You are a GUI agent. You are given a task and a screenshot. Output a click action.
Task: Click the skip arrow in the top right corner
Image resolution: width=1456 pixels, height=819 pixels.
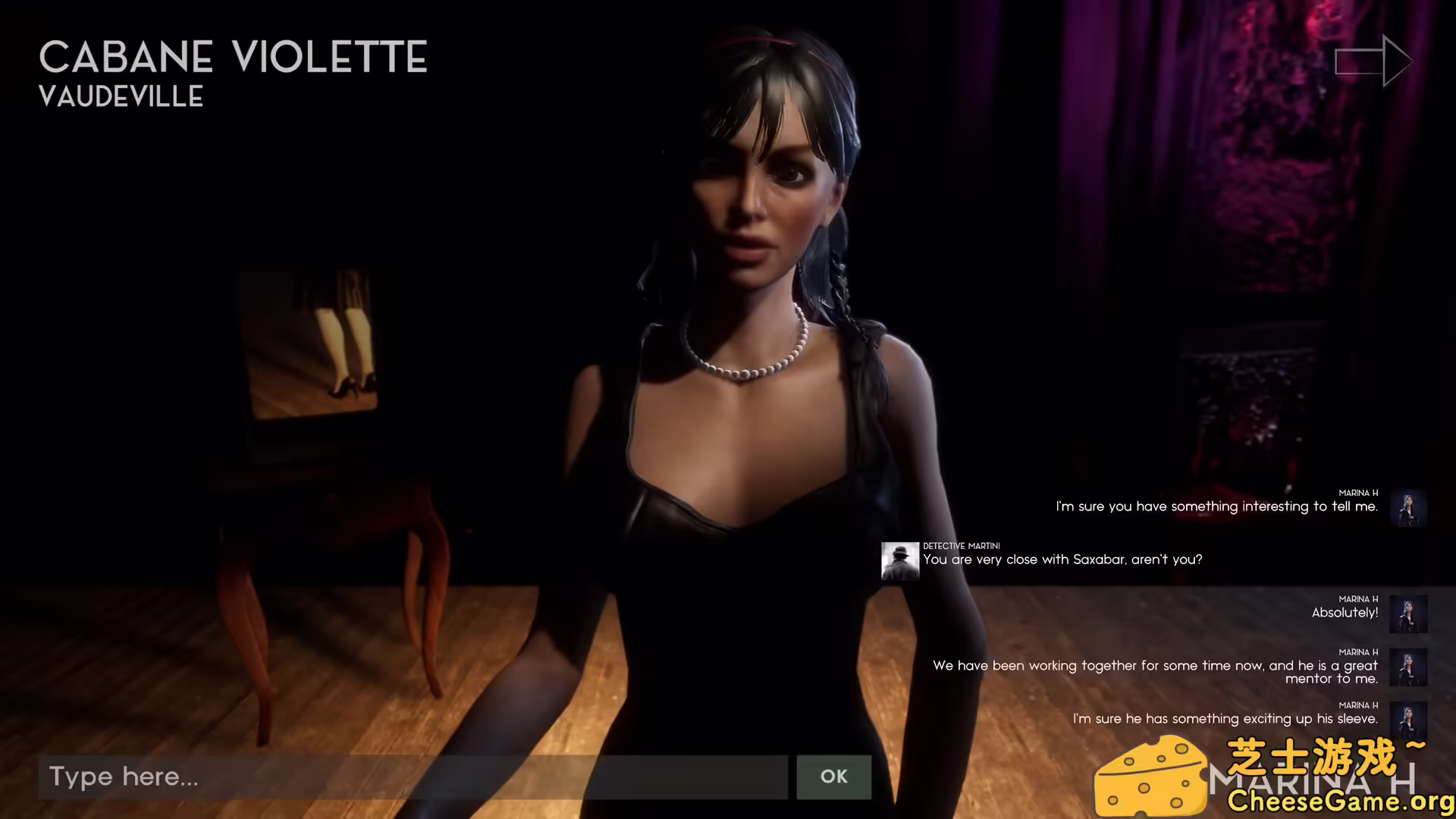point(1373,61)
